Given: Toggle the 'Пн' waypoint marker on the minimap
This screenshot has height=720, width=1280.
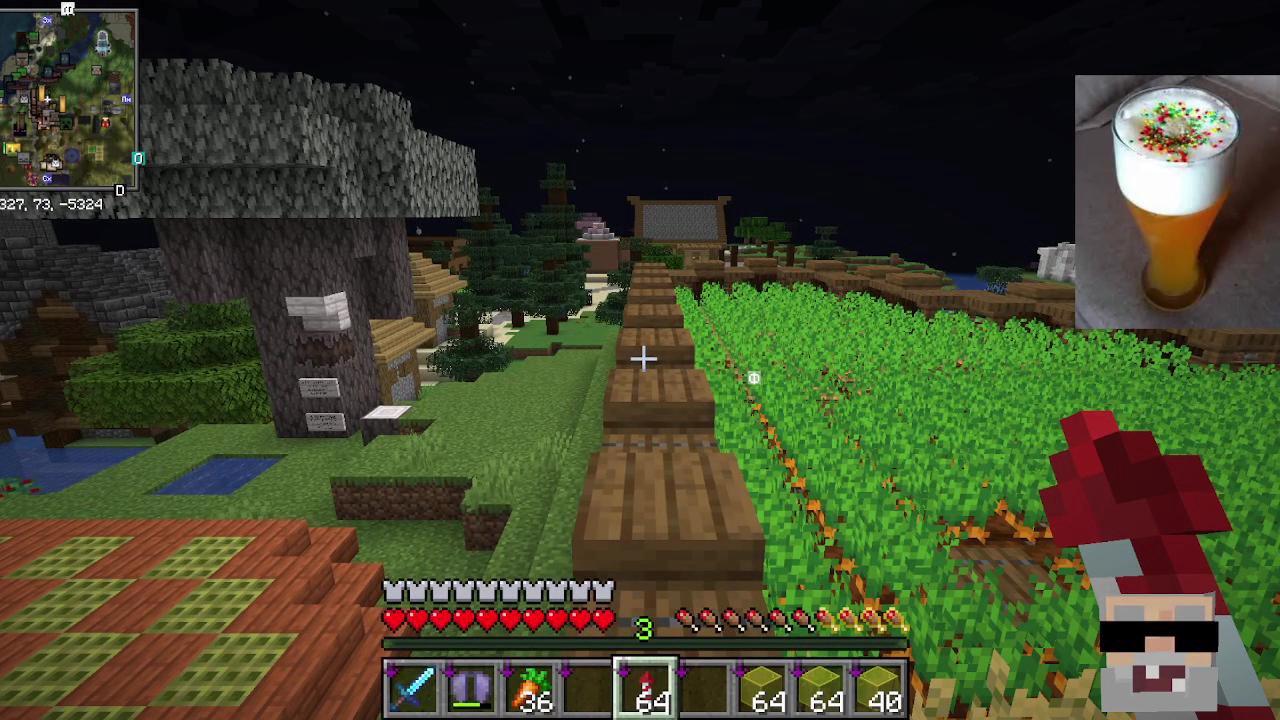Looking at the screenshot, I should click(126, 100).
